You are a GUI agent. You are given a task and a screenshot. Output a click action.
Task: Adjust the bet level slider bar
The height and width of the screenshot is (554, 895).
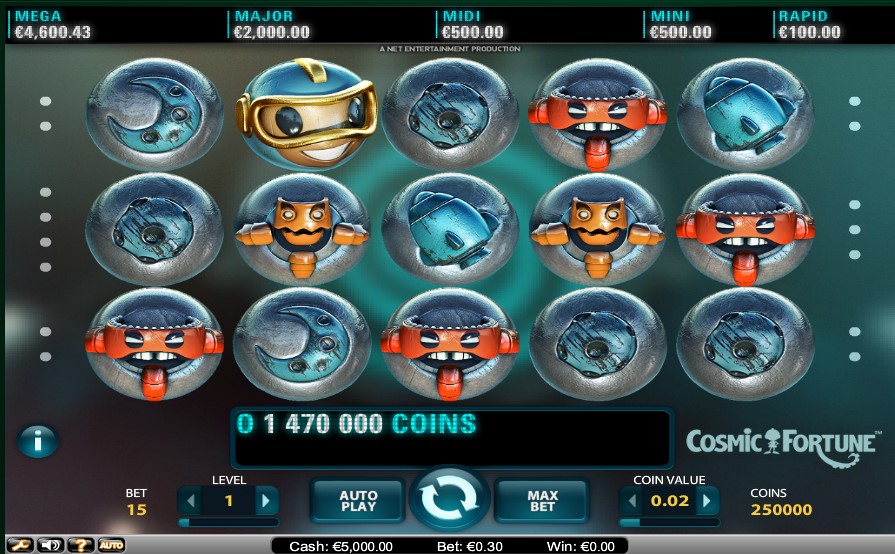coord(228,522)
